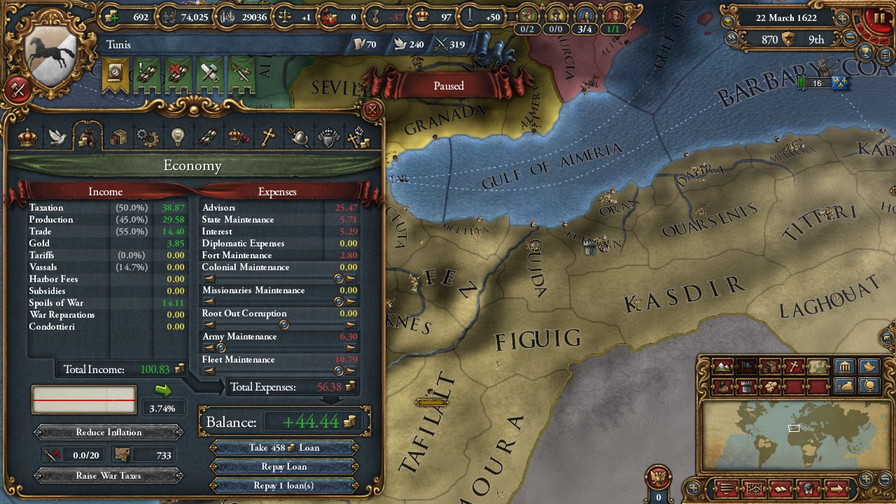The height and width of the screenshot is (504, 896).
Task: Switch to the cross Religion tab
Action: (x=268, y=137)
